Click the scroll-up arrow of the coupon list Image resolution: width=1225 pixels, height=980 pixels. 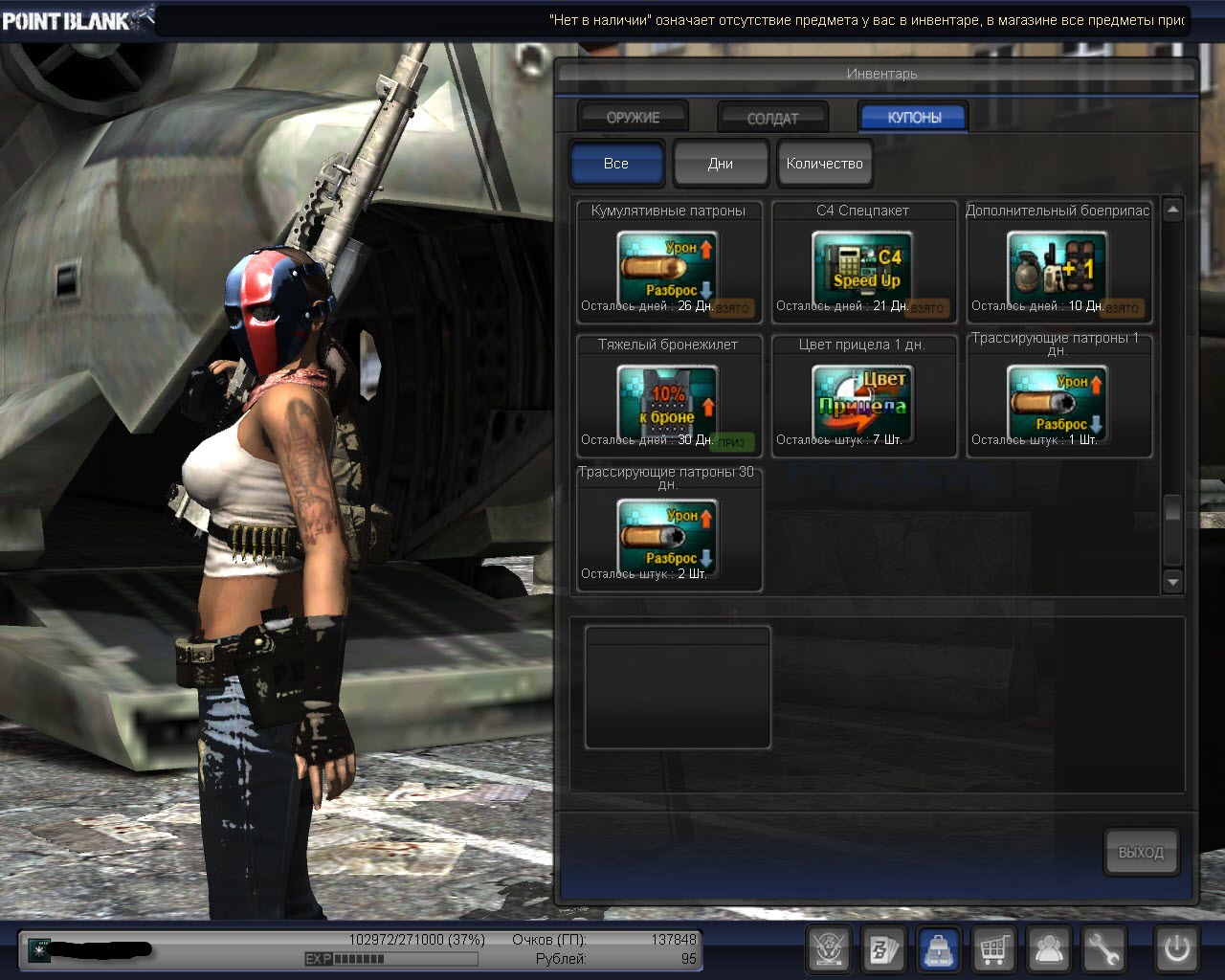click(1173, 209)
